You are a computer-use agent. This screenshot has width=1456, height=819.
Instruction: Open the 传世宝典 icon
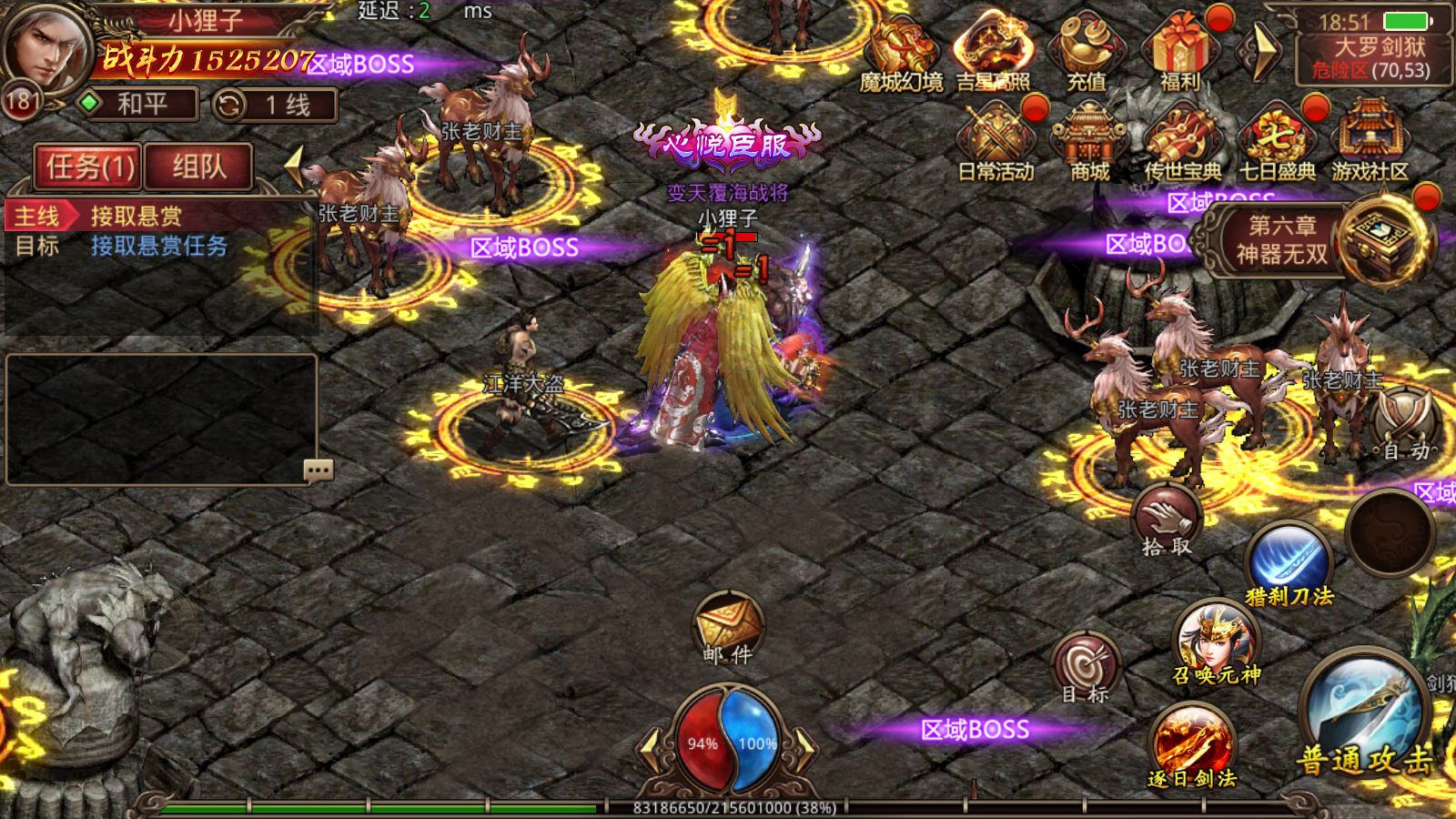coord(1182,141)
